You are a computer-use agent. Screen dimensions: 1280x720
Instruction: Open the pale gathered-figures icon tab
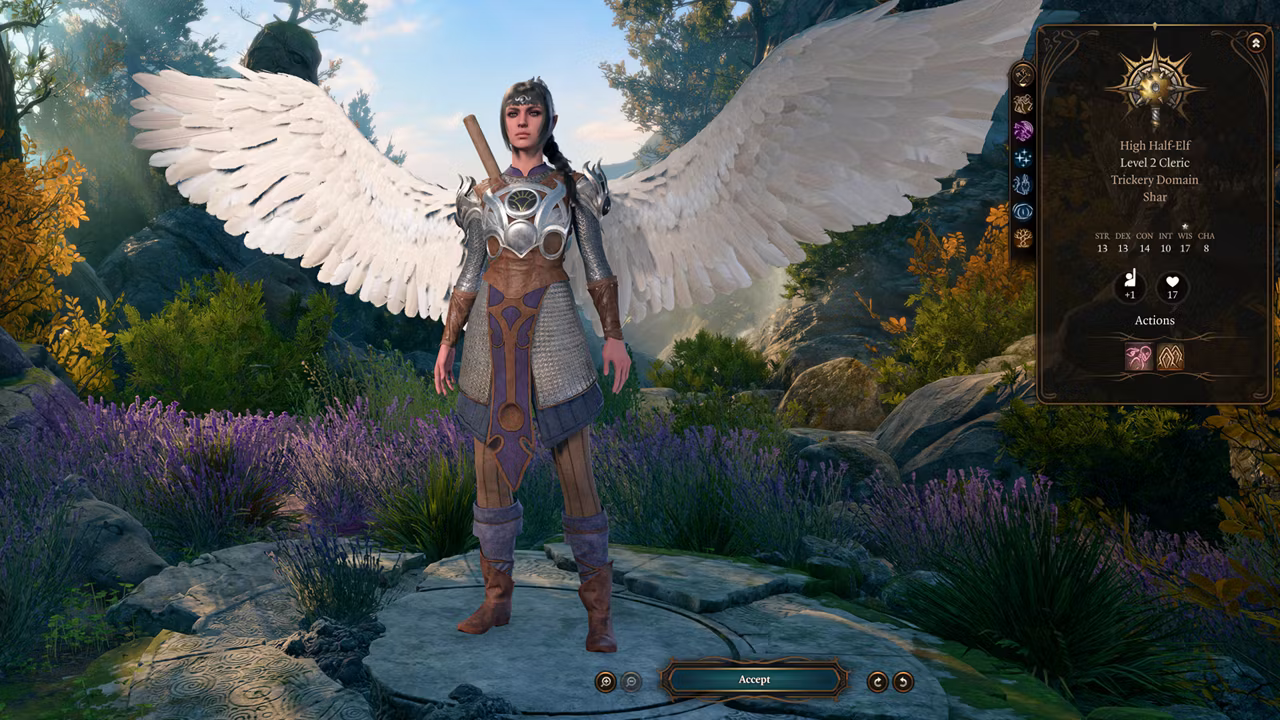point(1022,103)
